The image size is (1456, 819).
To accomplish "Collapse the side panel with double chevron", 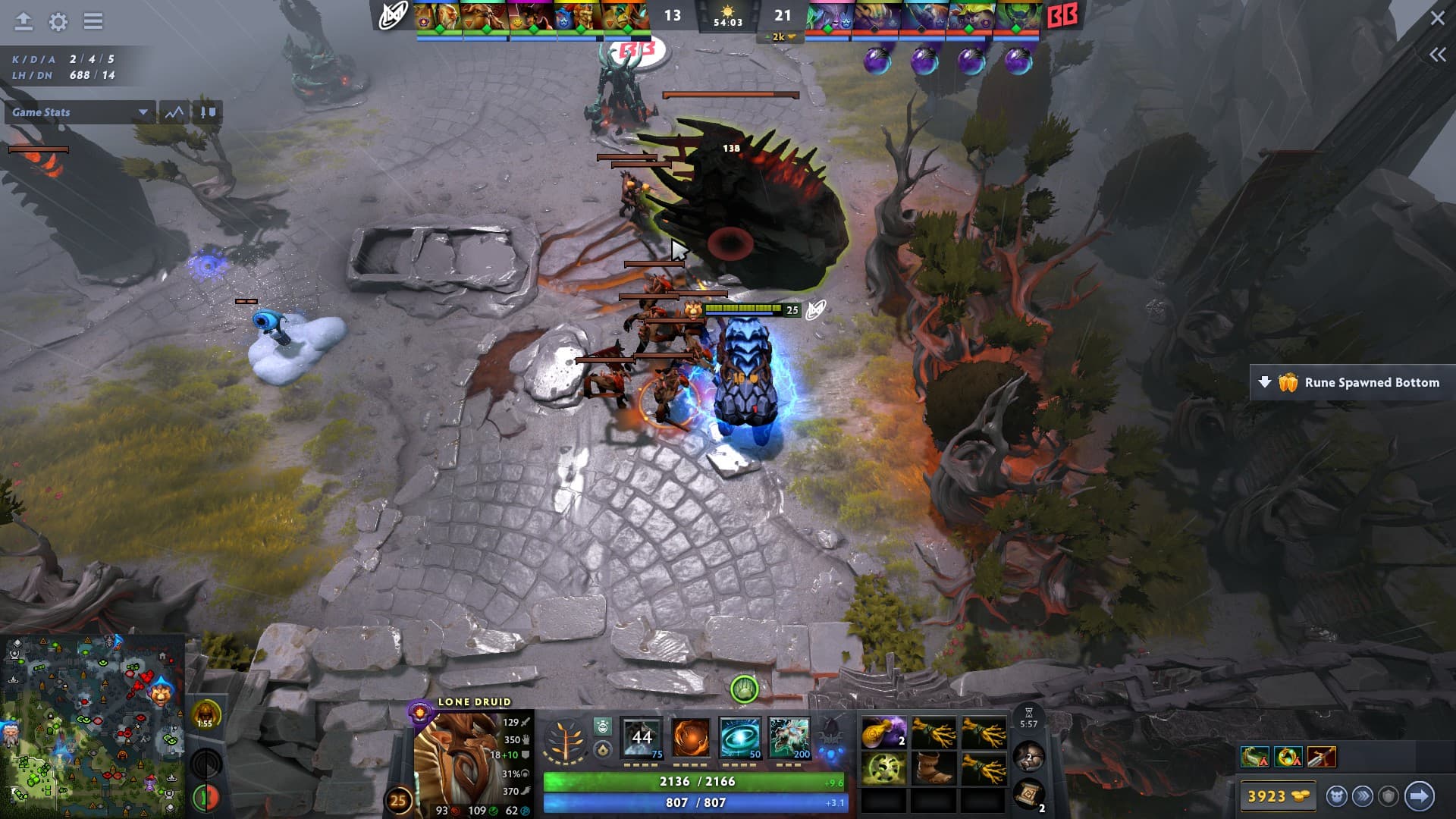I will 1437,55.
